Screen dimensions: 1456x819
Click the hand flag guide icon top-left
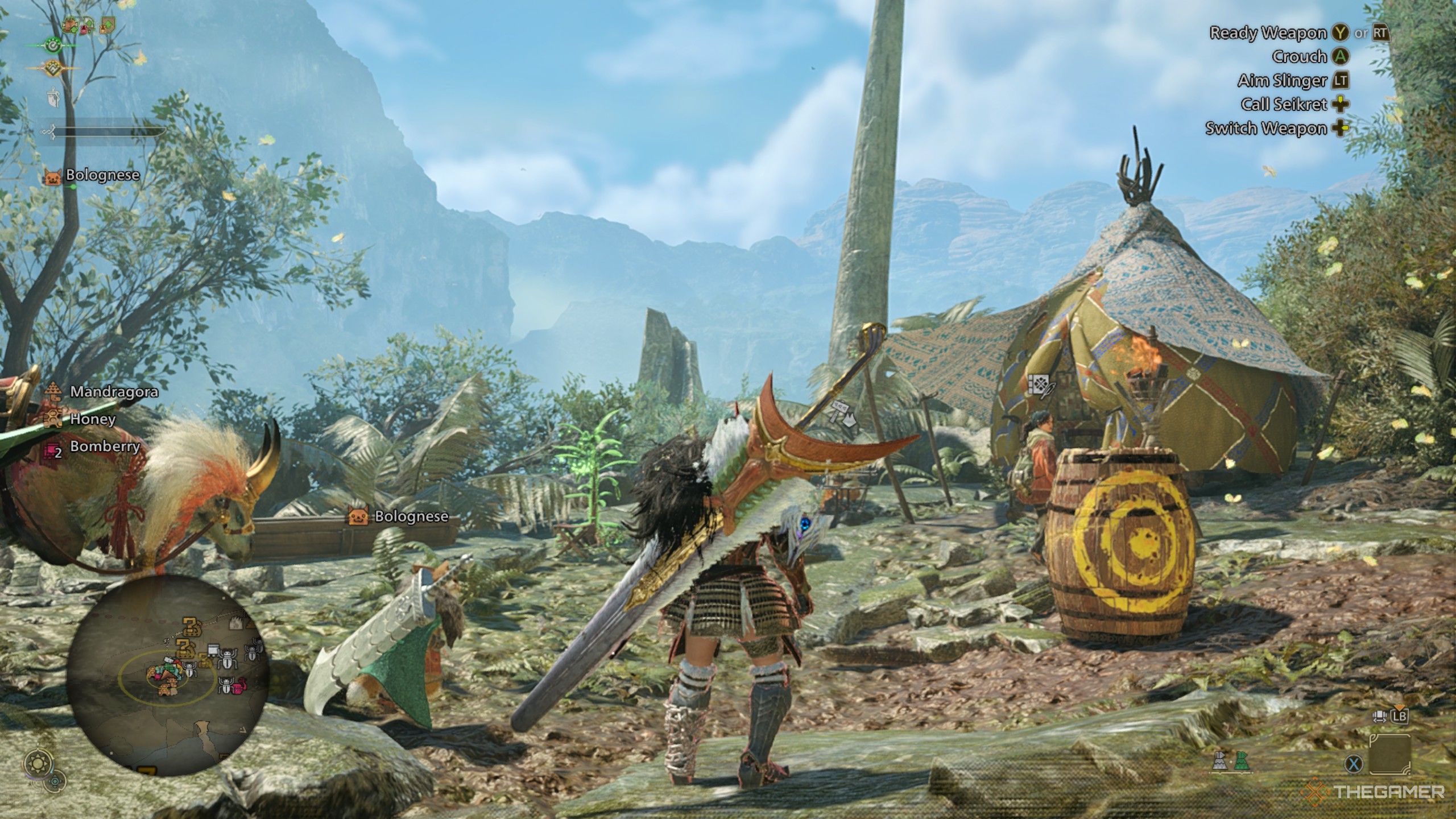pos(53,97)
